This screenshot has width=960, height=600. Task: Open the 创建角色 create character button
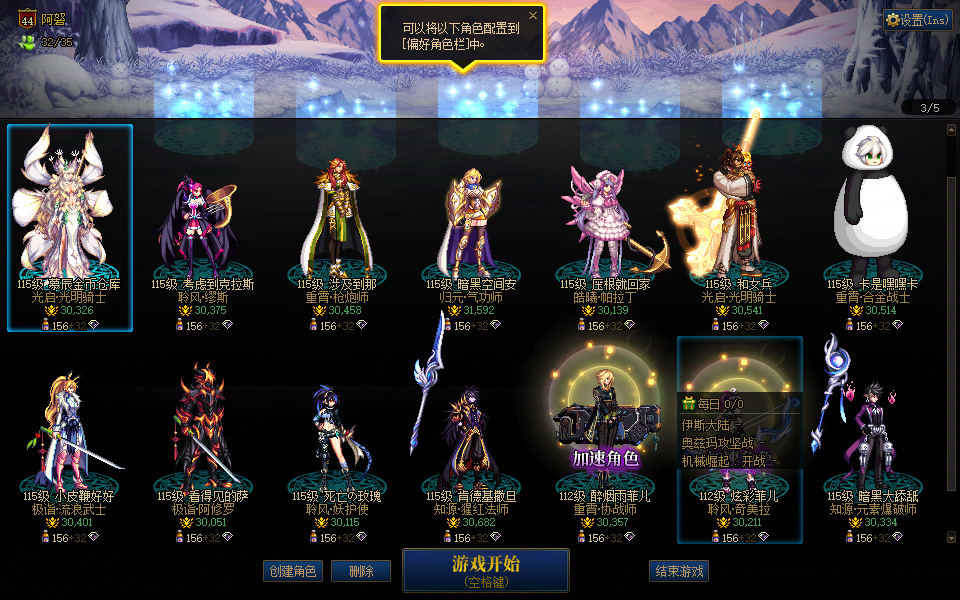[x=293, y=571]
